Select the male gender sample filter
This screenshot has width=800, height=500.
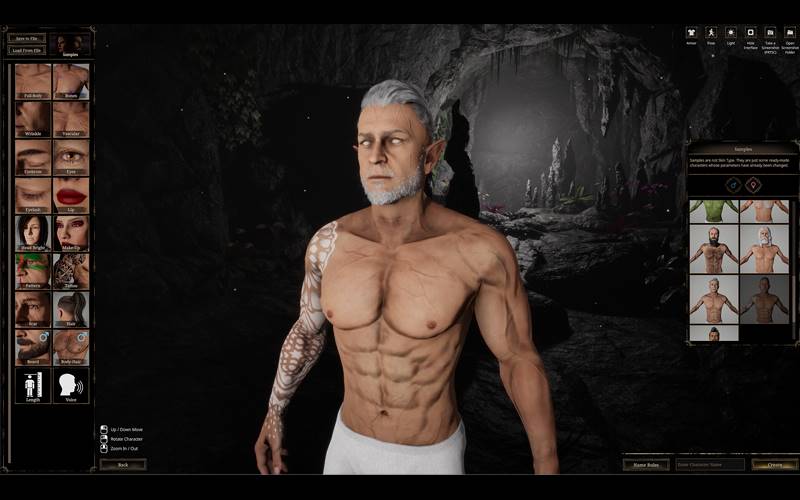pyautogui.click(x=731, y=184)
